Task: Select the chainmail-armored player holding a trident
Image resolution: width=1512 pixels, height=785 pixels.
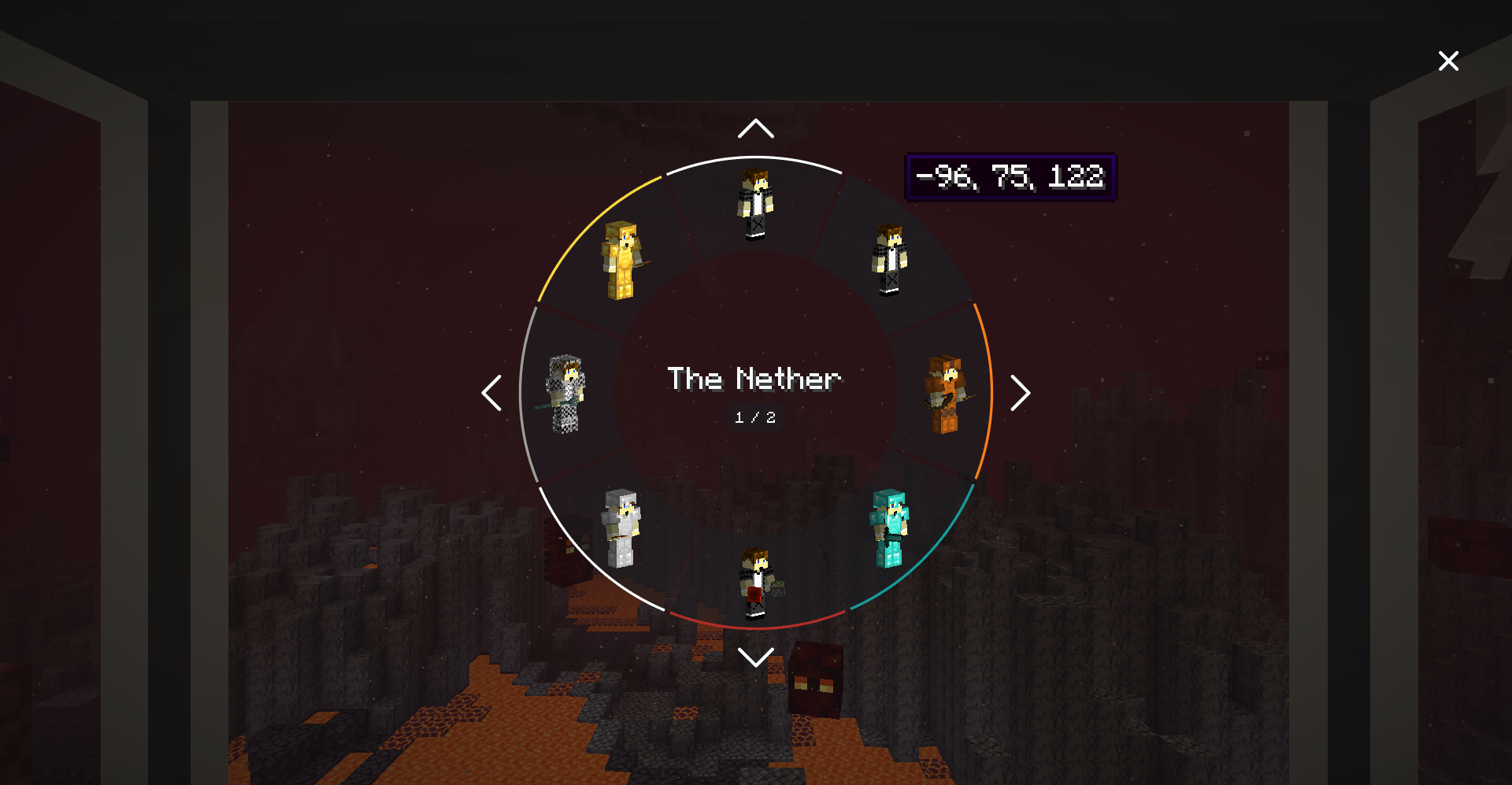Action: [564, 394]
